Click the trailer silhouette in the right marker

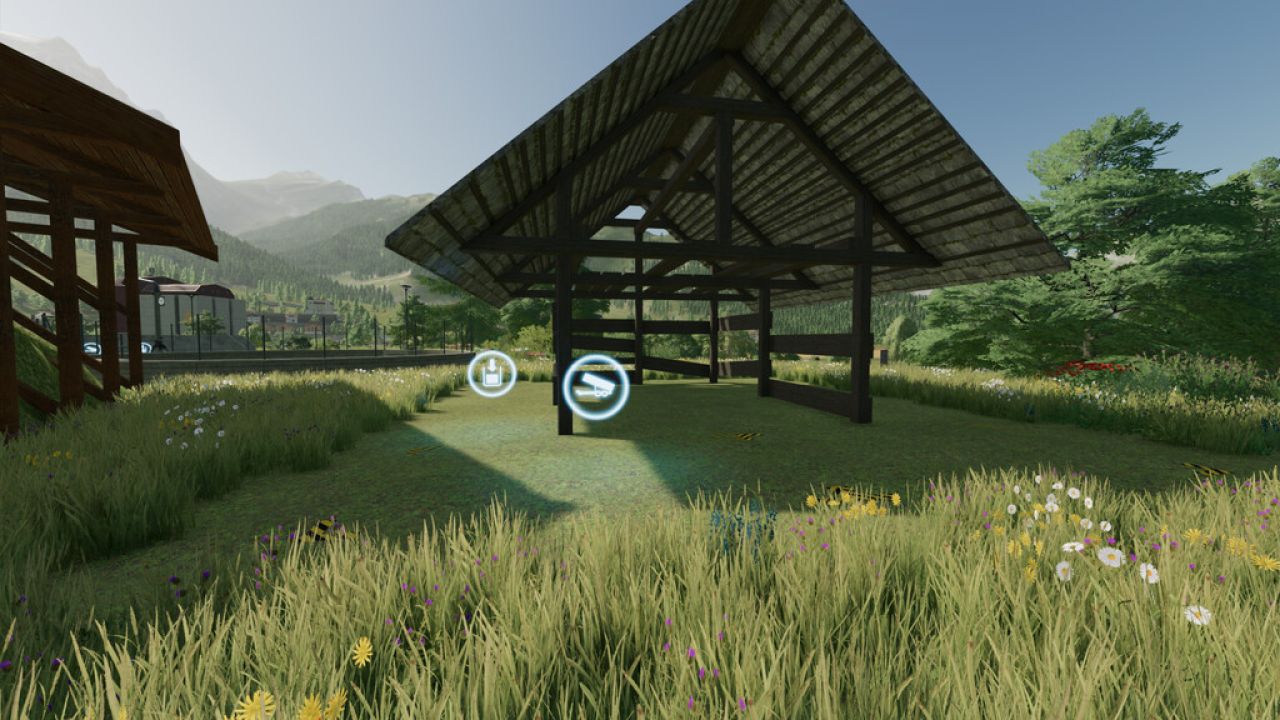tap(594, 389)
